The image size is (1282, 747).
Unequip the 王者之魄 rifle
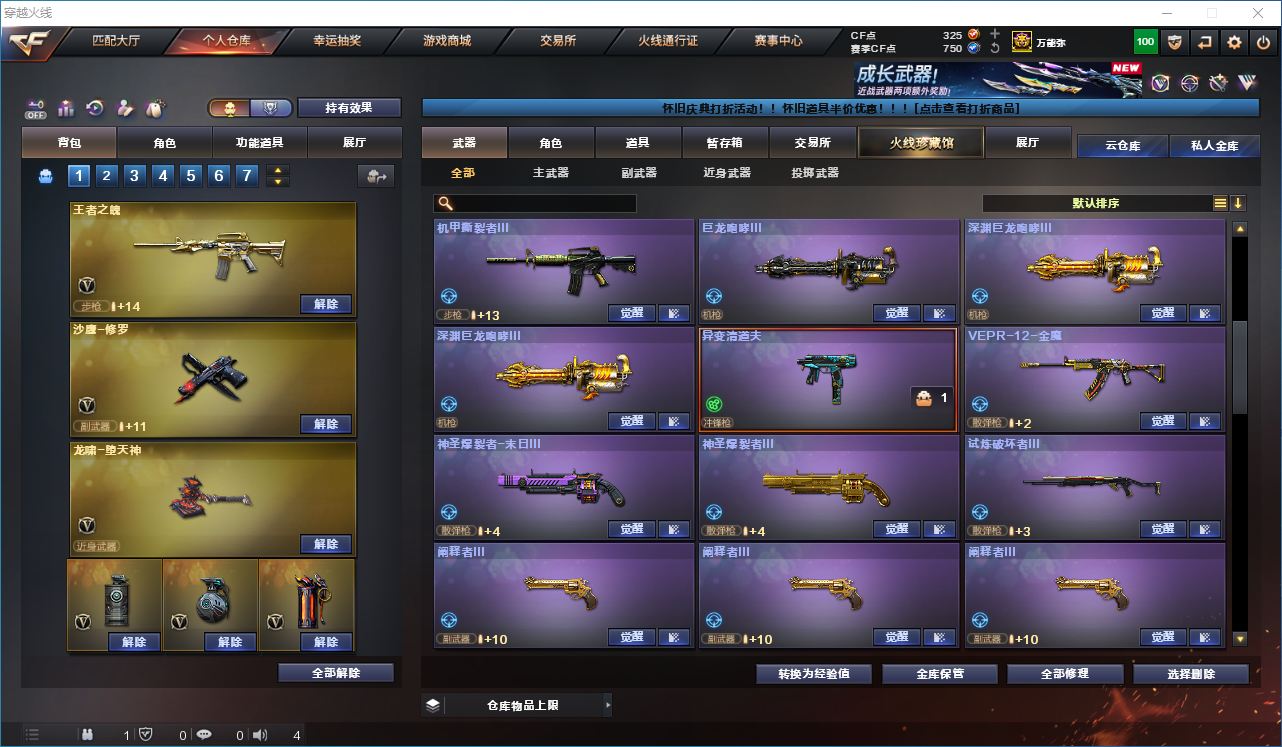pyautogui.click(x=326, y=304)
